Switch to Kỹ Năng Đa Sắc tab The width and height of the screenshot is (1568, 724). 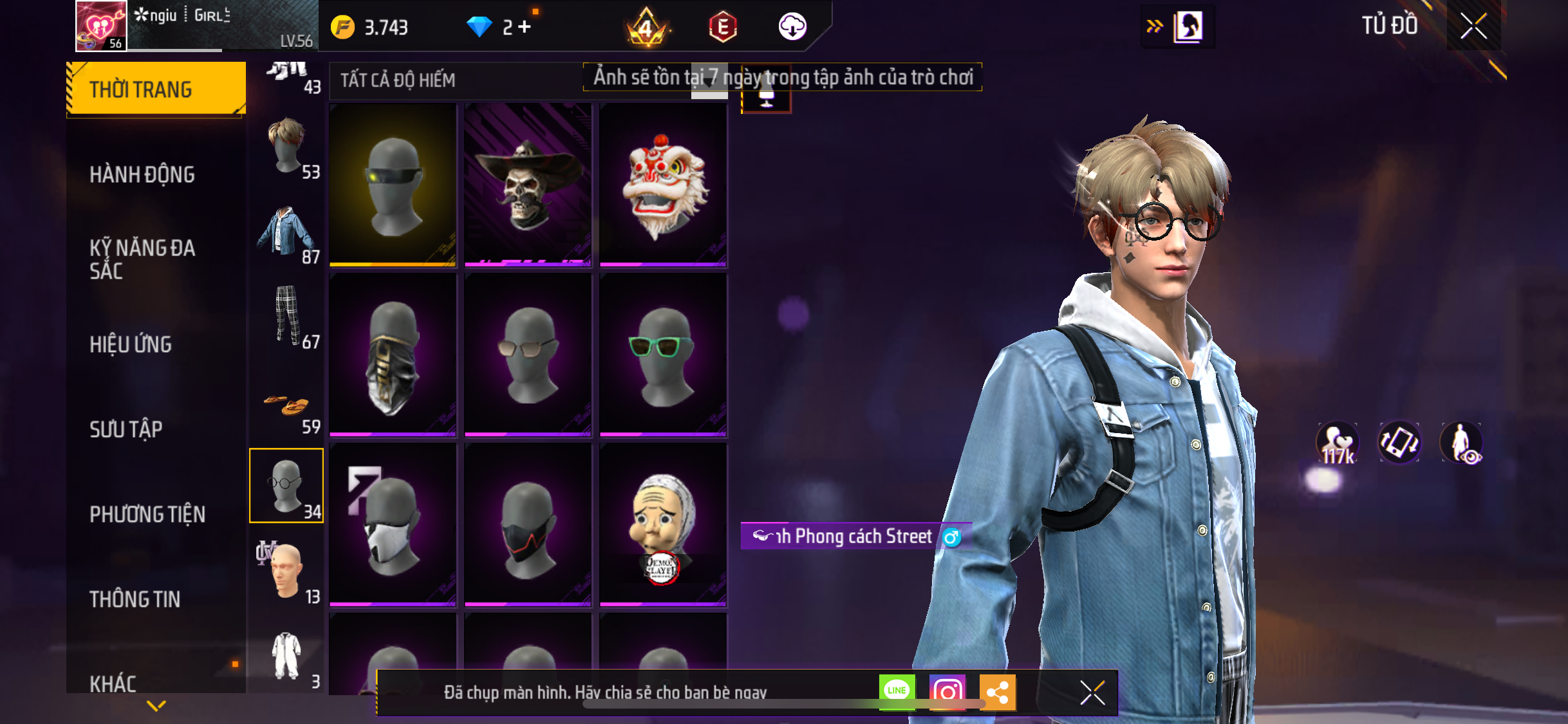pos(142,259)
